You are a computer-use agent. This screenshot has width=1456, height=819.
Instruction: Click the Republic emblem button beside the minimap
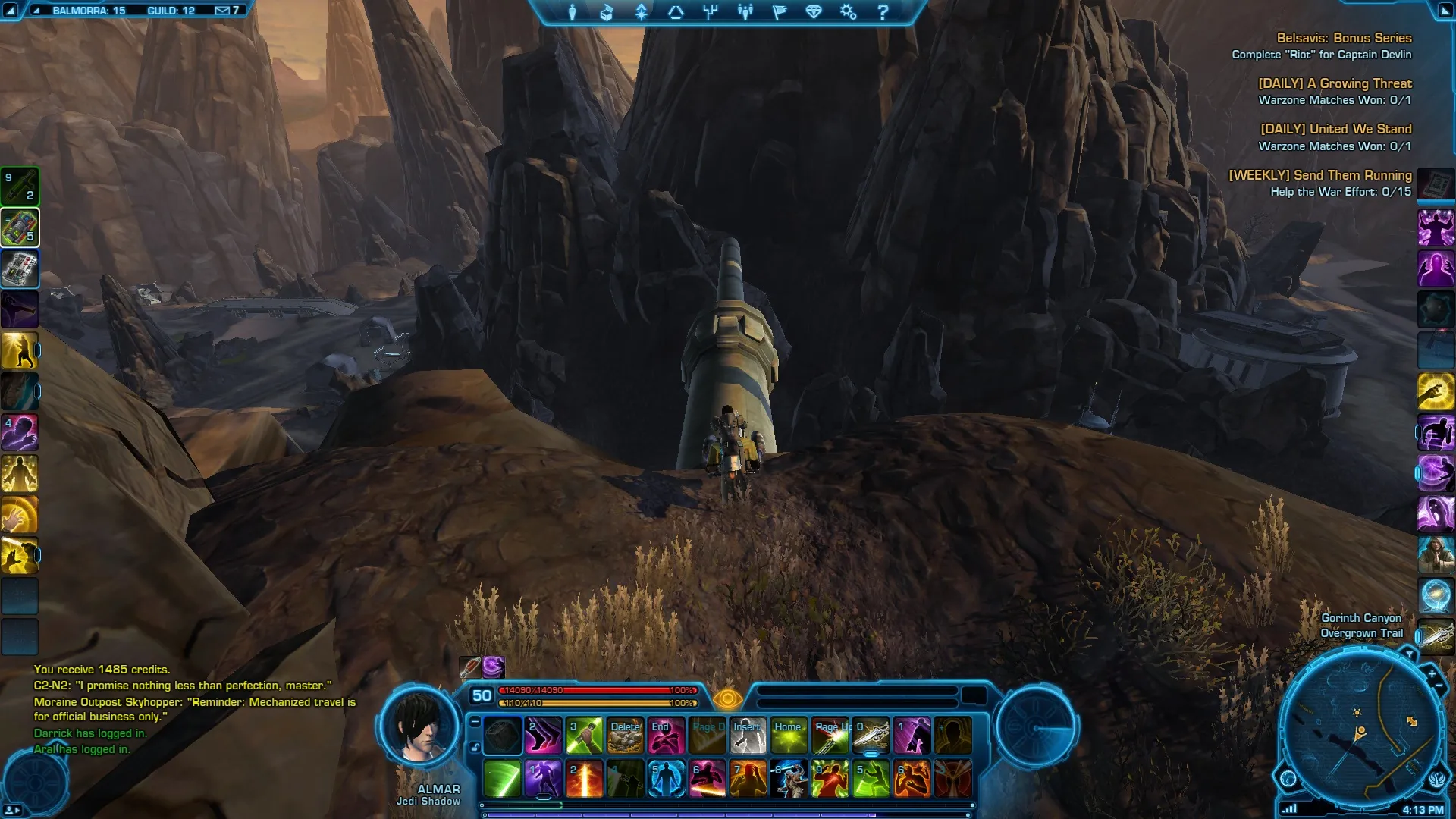(1437, 779)
